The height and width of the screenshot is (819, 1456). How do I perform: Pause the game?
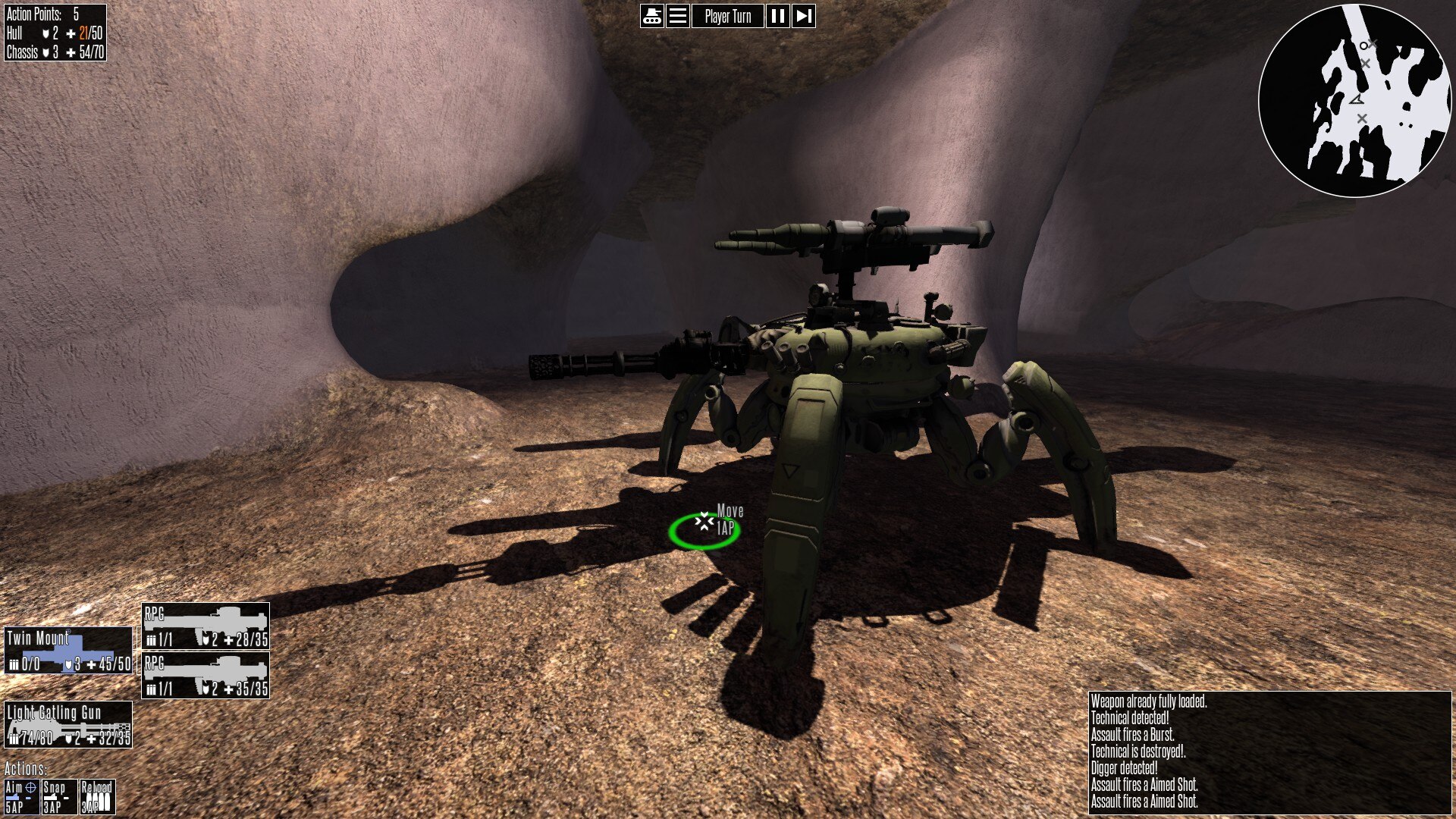point(777,16)
